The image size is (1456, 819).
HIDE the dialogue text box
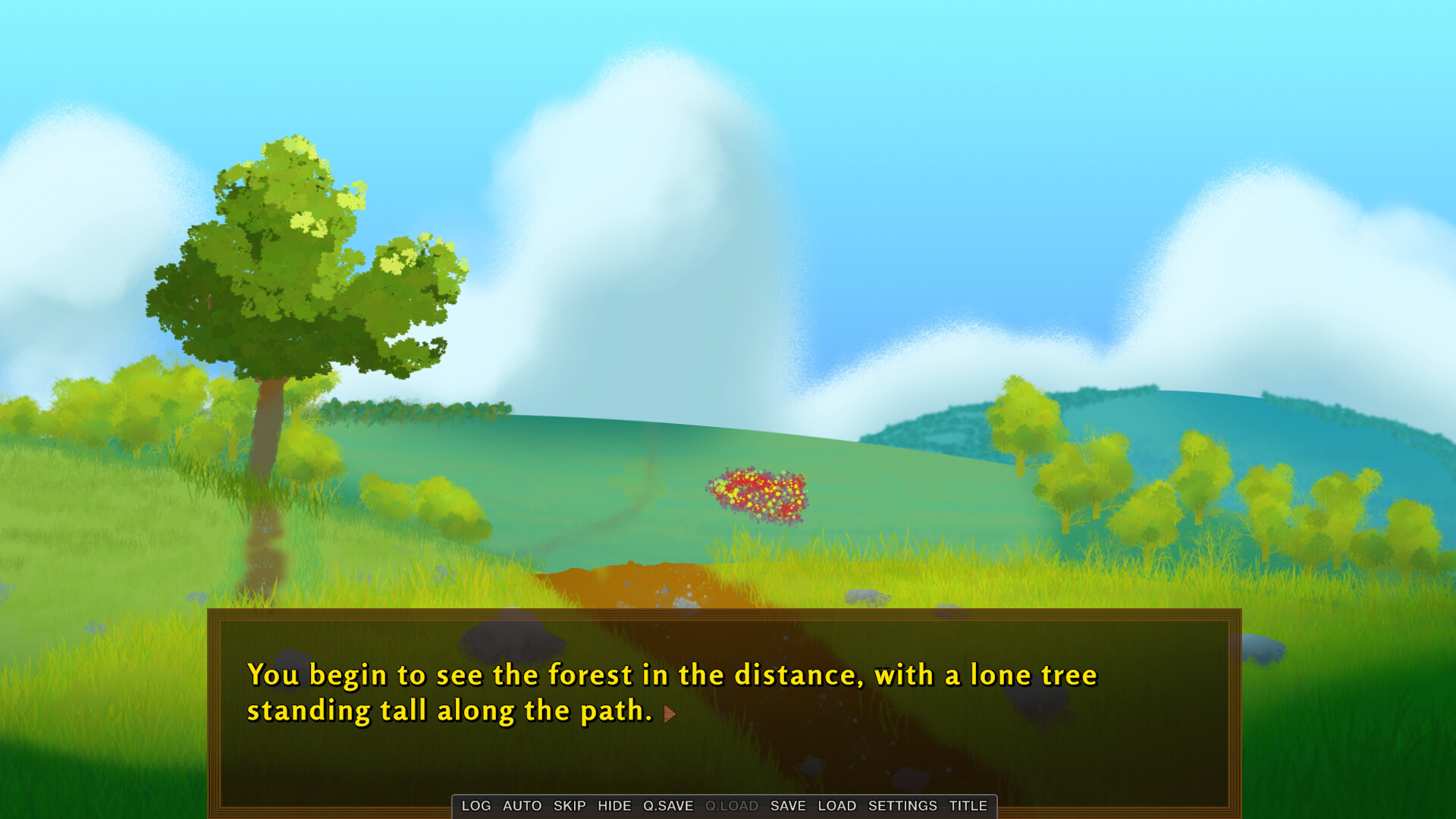[x=616, y=806]
